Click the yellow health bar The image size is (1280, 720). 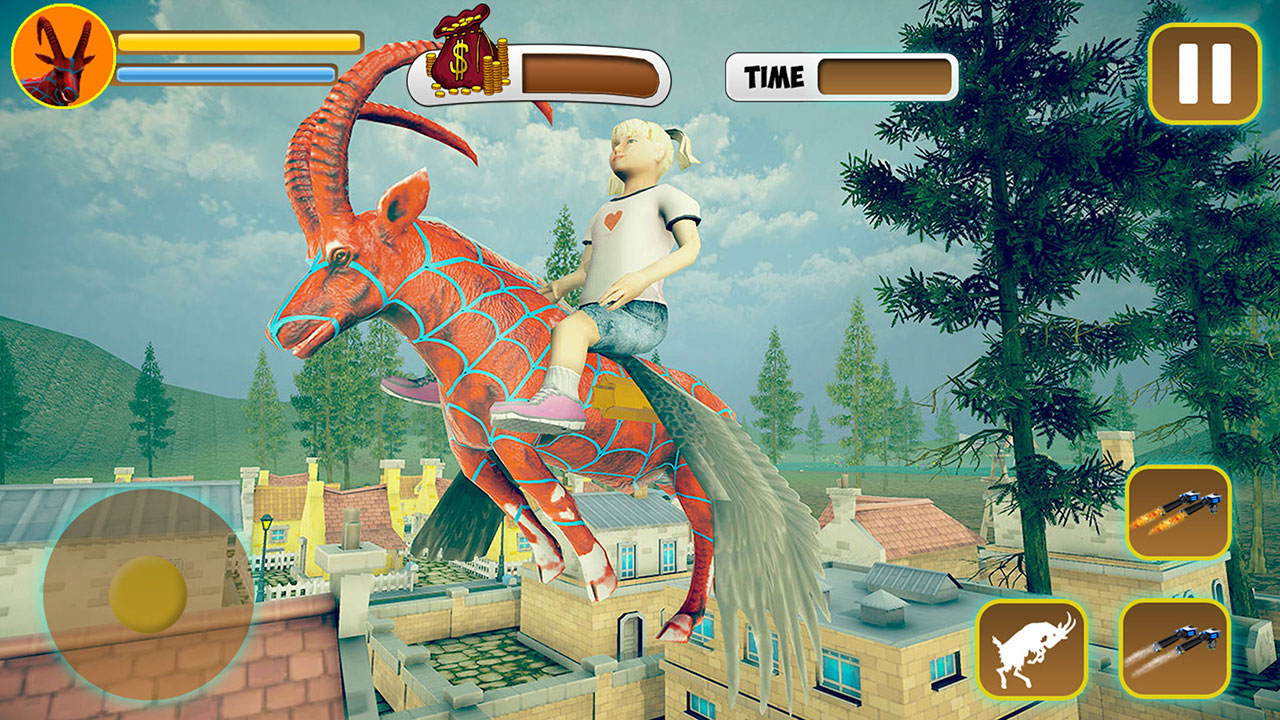(x=238, y=43)
